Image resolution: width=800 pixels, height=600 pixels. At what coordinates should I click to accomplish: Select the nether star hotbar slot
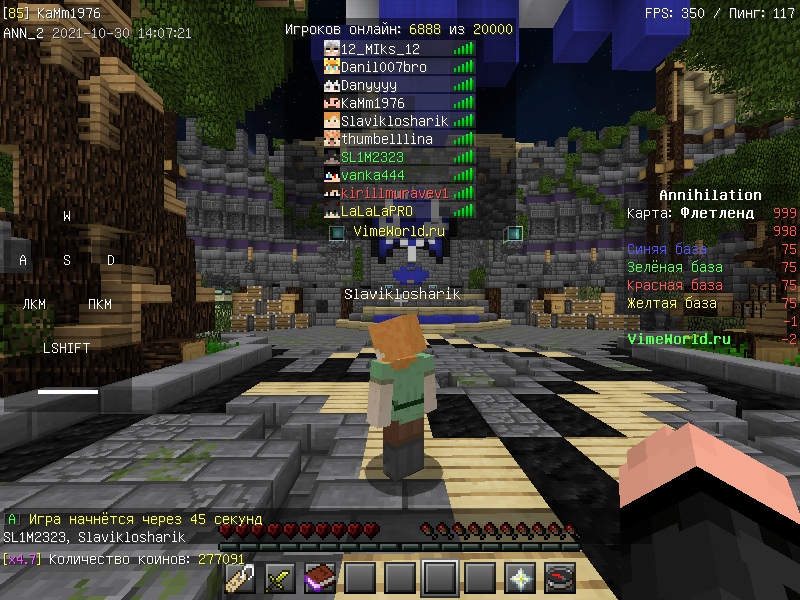(x=520, y=578)
